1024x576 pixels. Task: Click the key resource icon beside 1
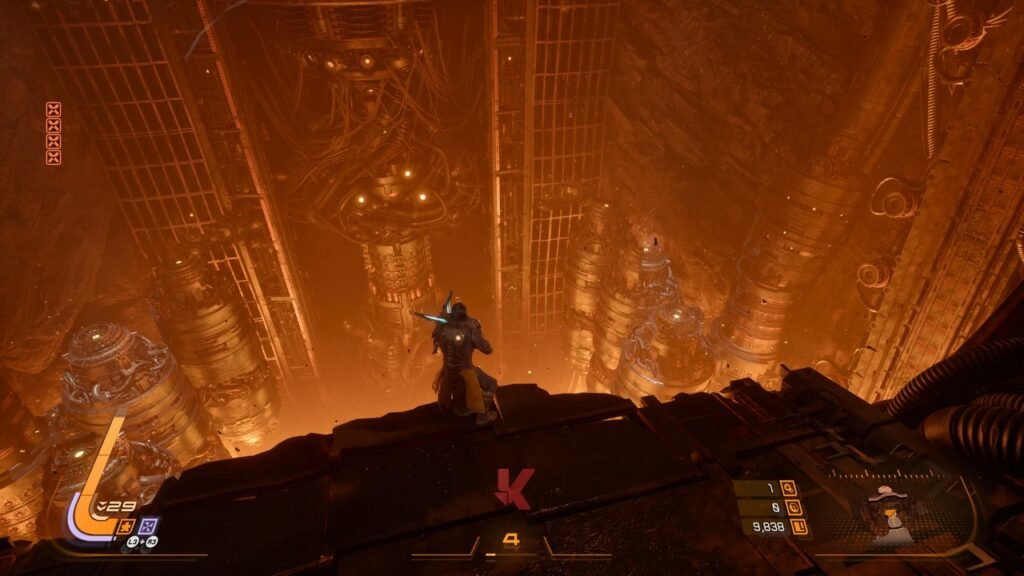[x=789, y=489]
